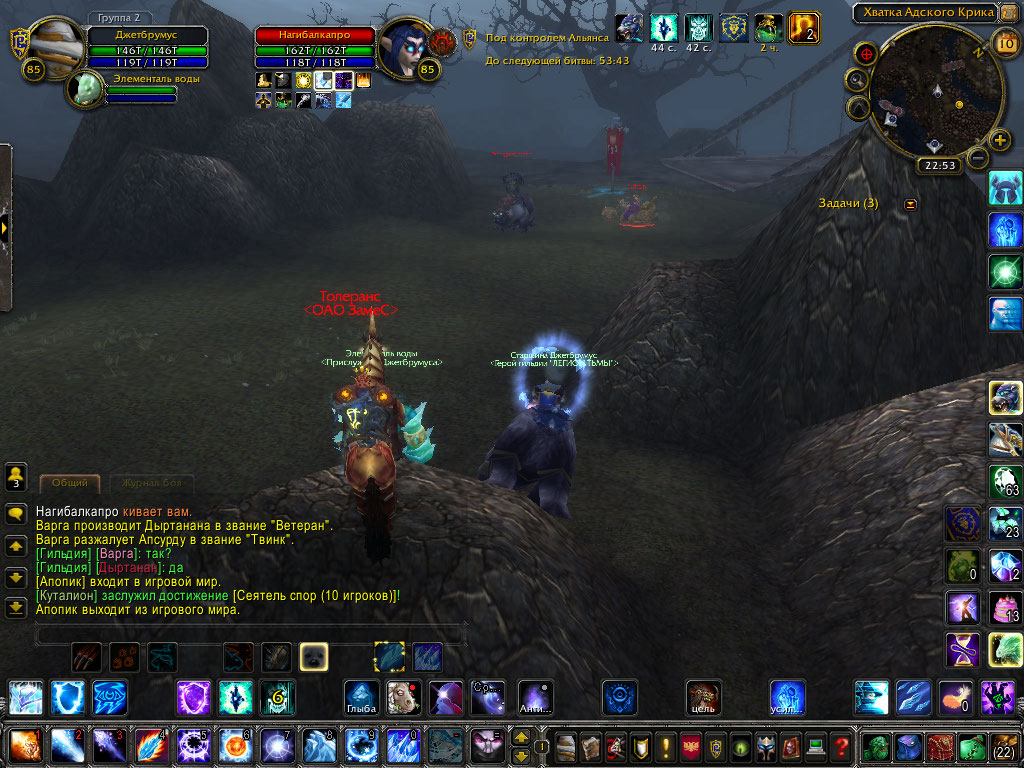This screenshot has height=768, width=1024.
Task: Expand the Задачи (3) objectives tracker
Action: [910, 204]
